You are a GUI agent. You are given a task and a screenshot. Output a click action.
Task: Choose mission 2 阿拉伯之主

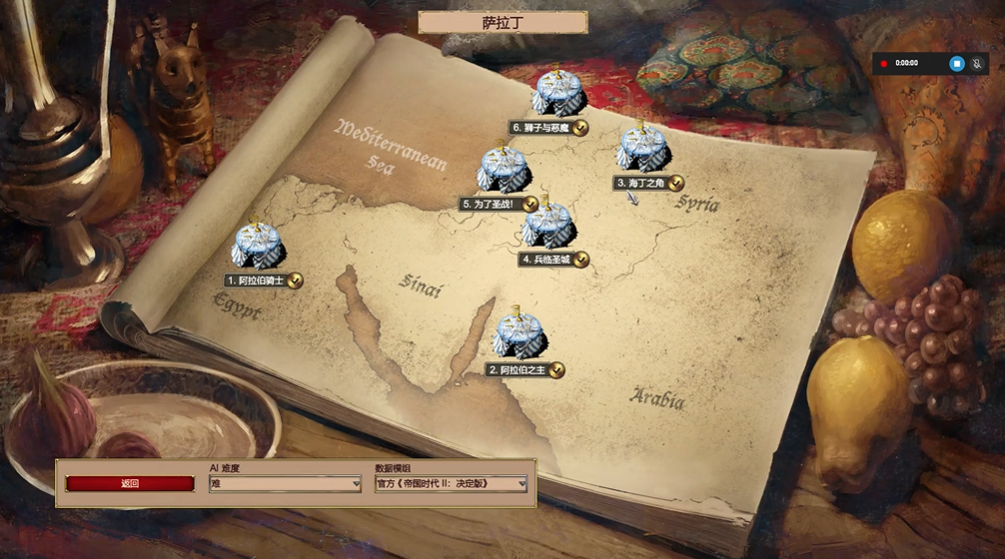coord(520,336)
